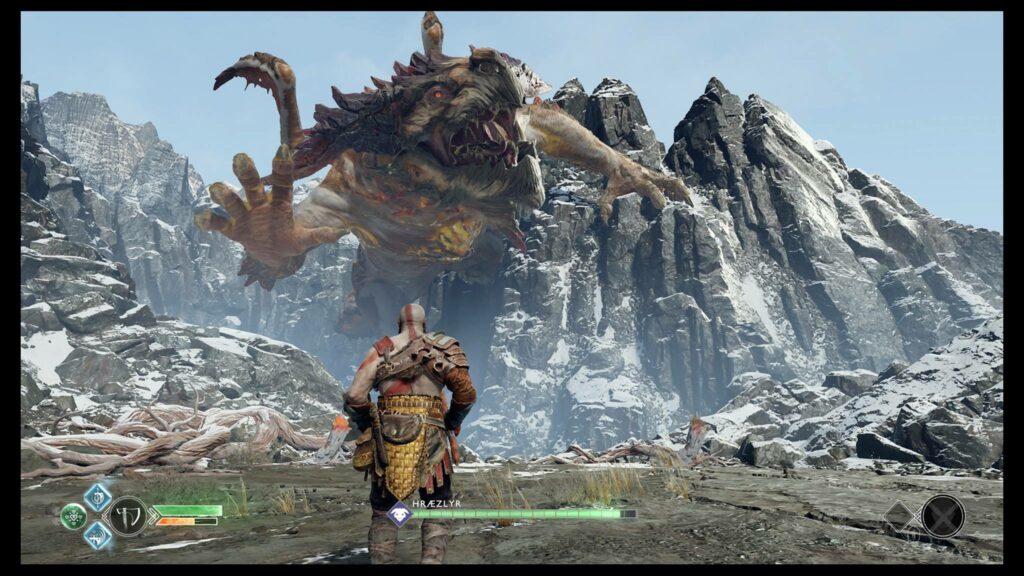This screenshot has width=1024, height=576.
Task: Click the Leviathan Axe weapon icon
Action: coord(128,516)
